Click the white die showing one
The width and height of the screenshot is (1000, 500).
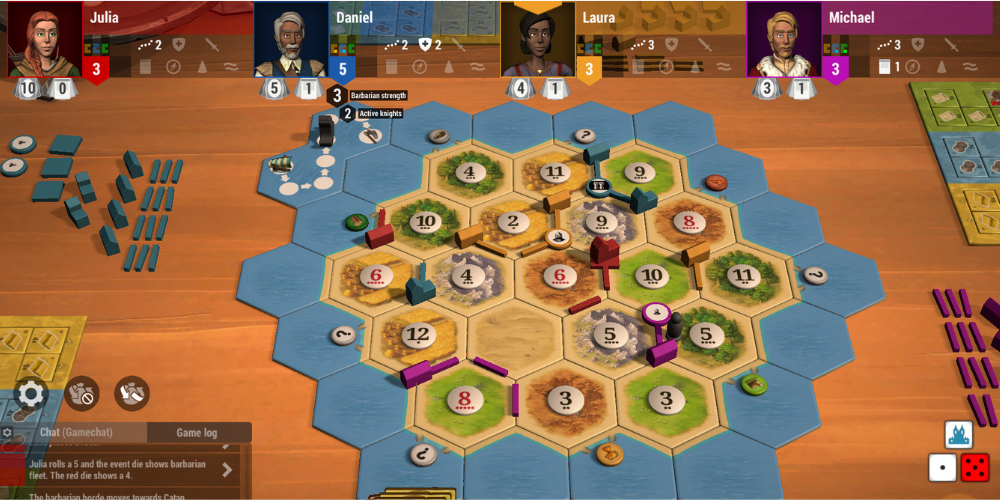click(x=942, y=467)
